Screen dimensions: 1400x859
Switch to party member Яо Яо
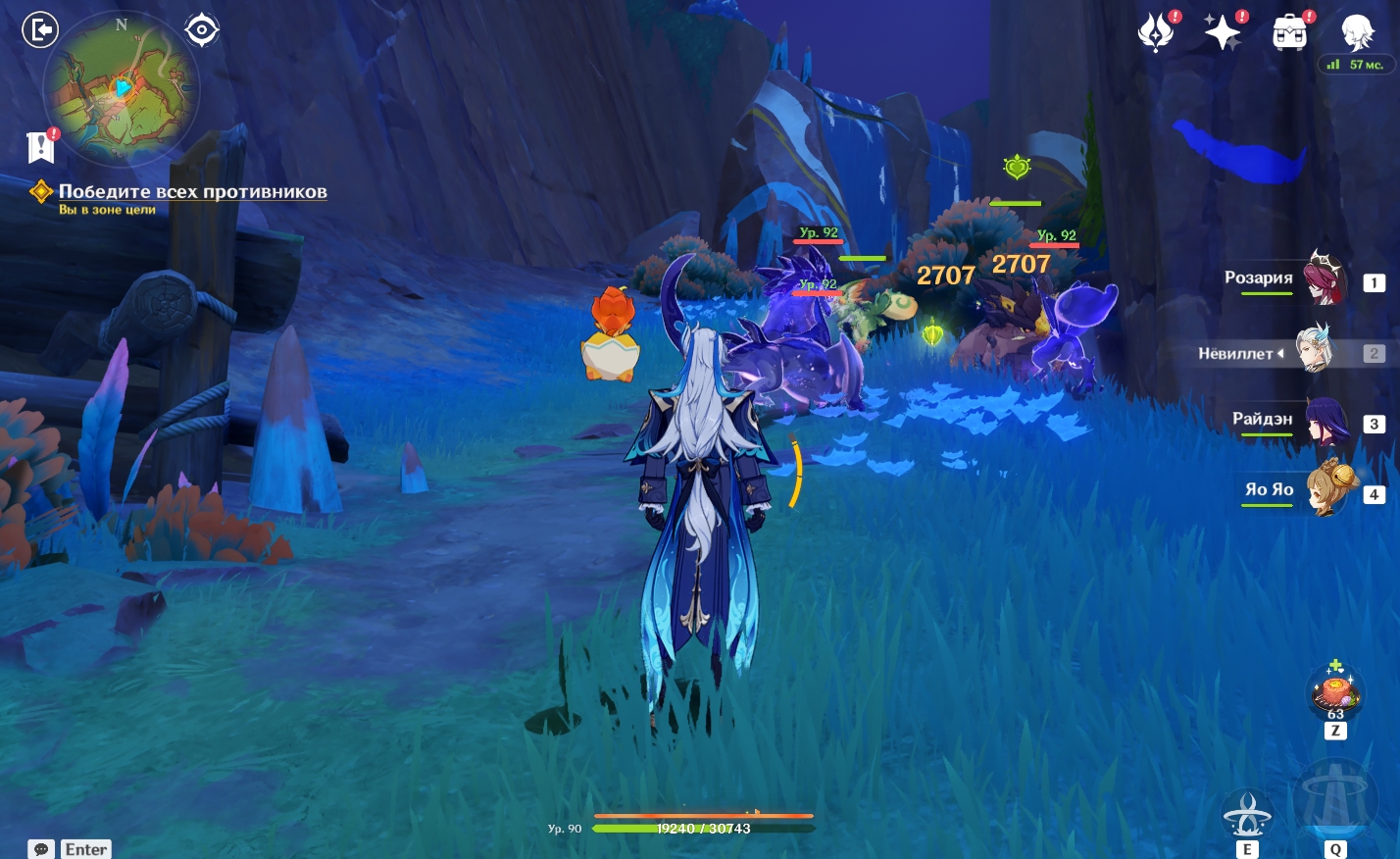coord(1328,490)
